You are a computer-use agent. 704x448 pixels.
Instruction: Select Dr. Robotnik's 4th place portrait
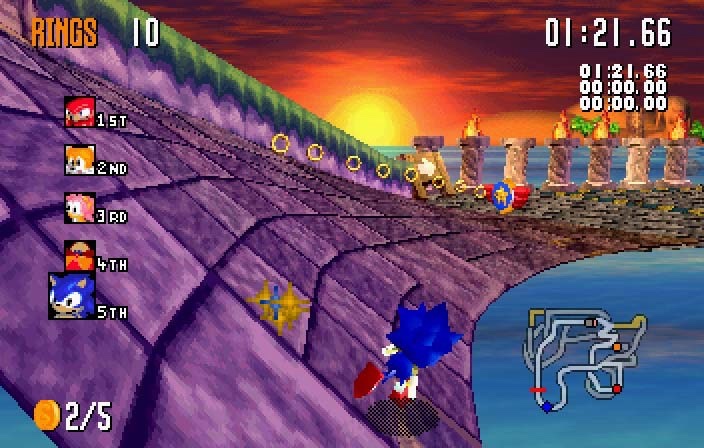pos(79,254)
